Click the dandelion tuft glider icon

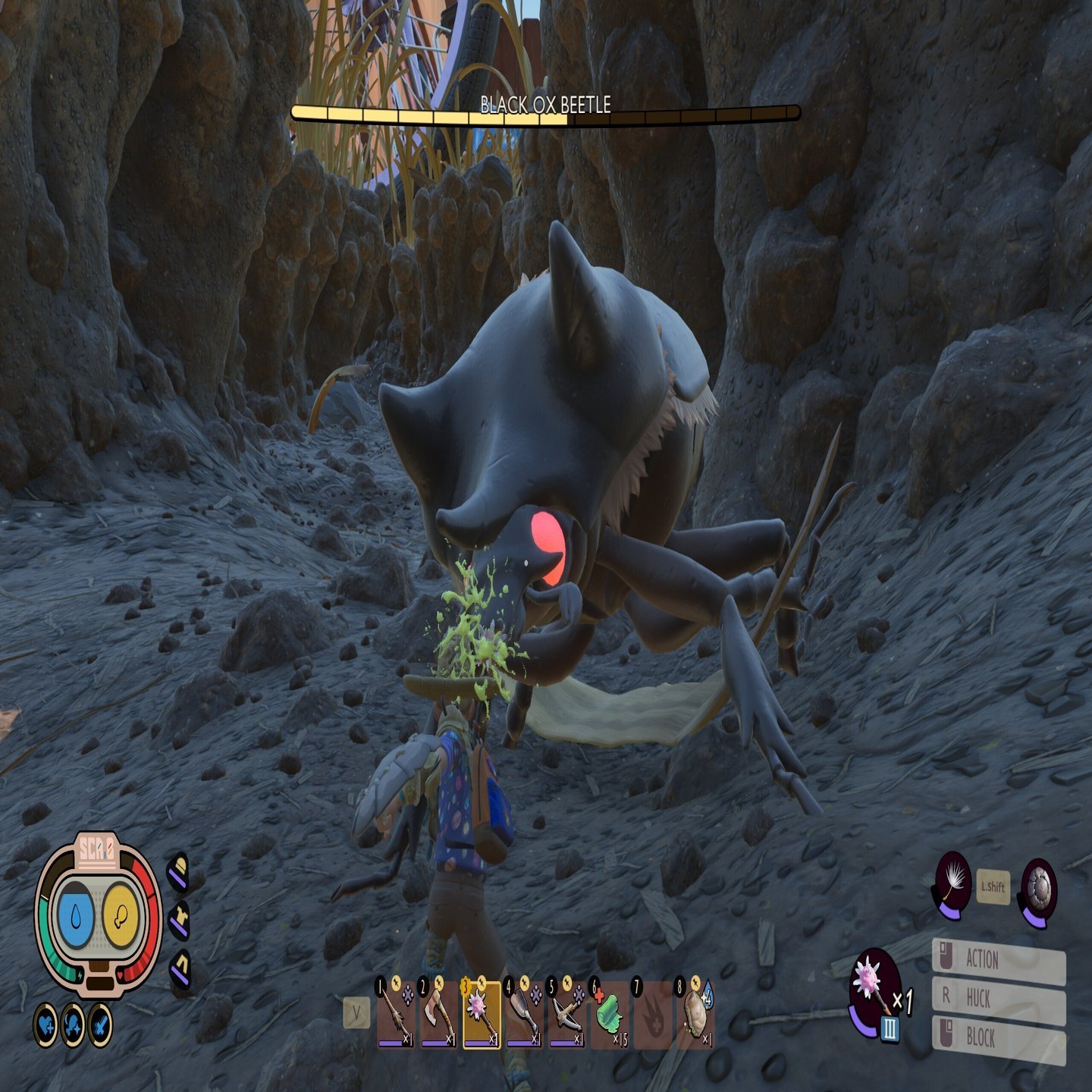coord(953,885)
